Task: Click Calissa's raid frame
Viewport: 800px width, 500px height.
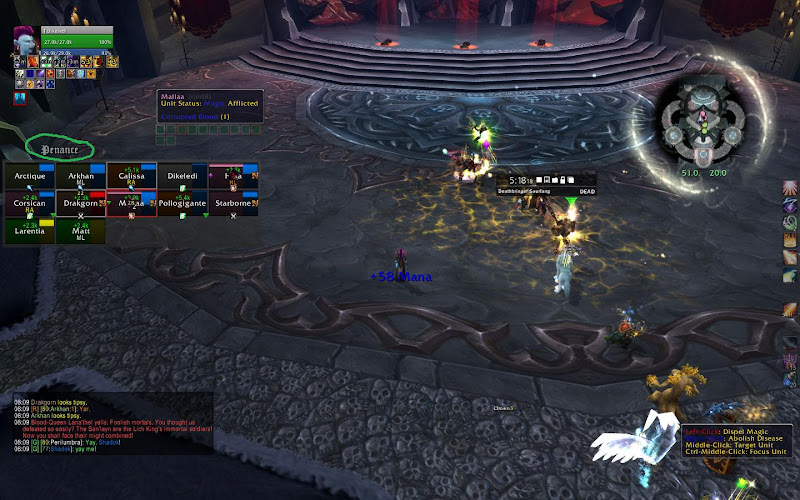Action: (132, 177)
